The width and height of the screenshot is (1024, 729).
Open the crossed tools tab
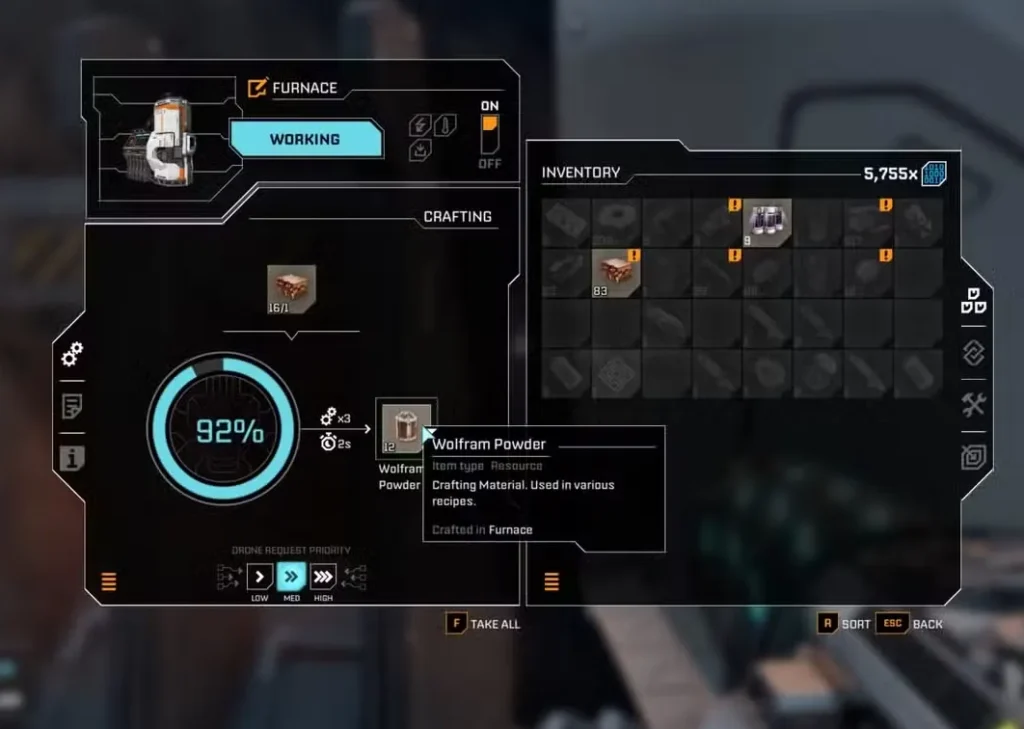point(974,404)
